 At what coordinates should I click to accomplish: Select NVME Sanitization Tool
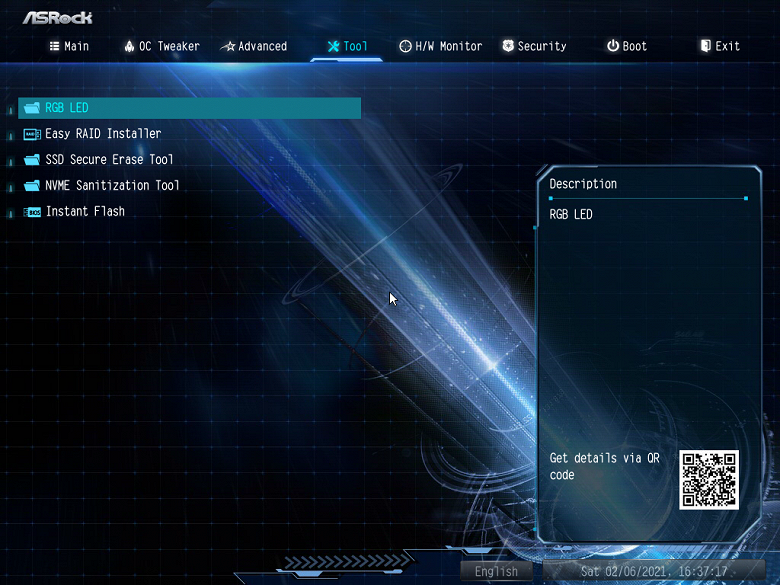[x=112, y=186]
